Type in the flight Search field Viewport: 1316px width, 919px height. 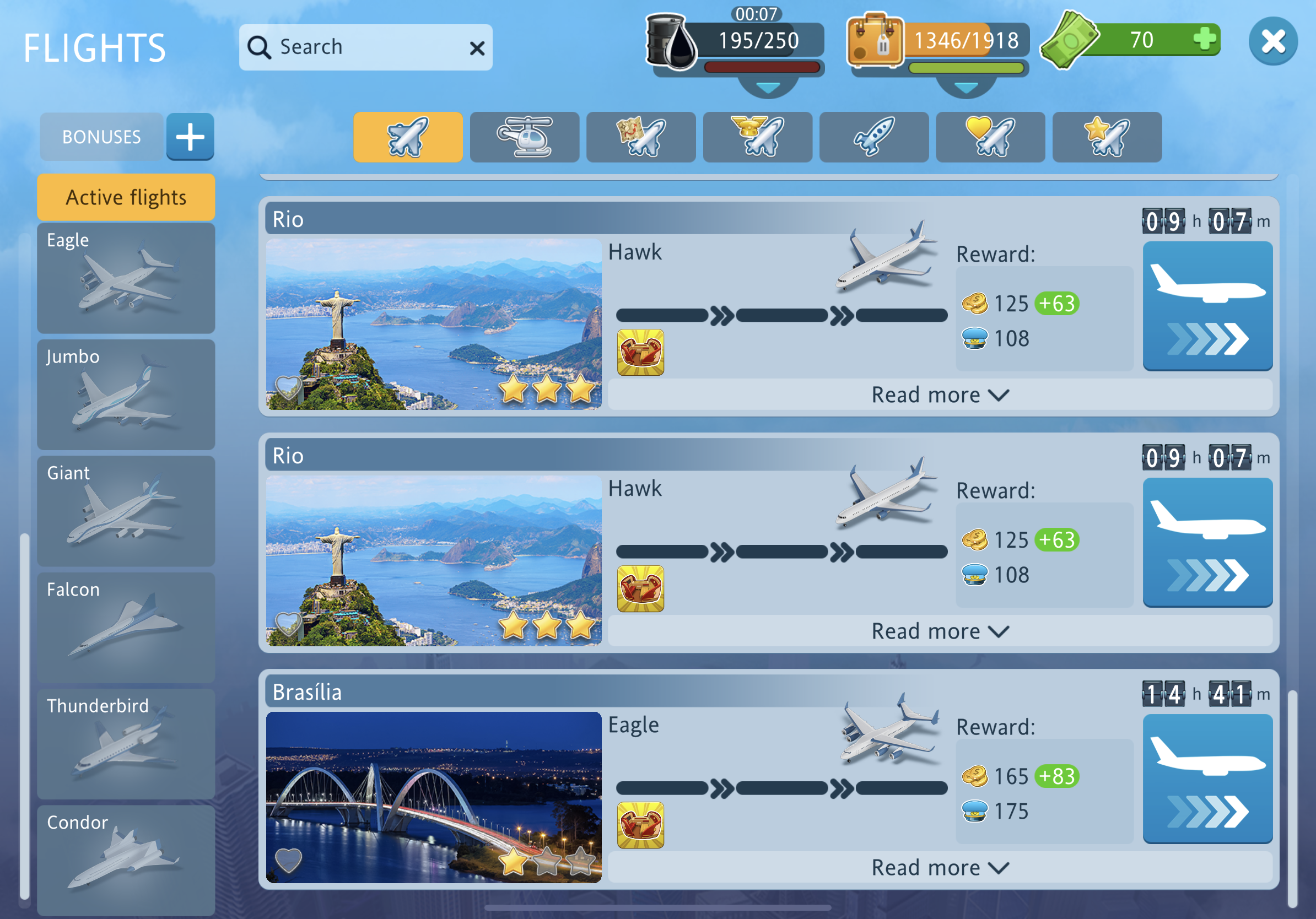(x=367, y=47)
